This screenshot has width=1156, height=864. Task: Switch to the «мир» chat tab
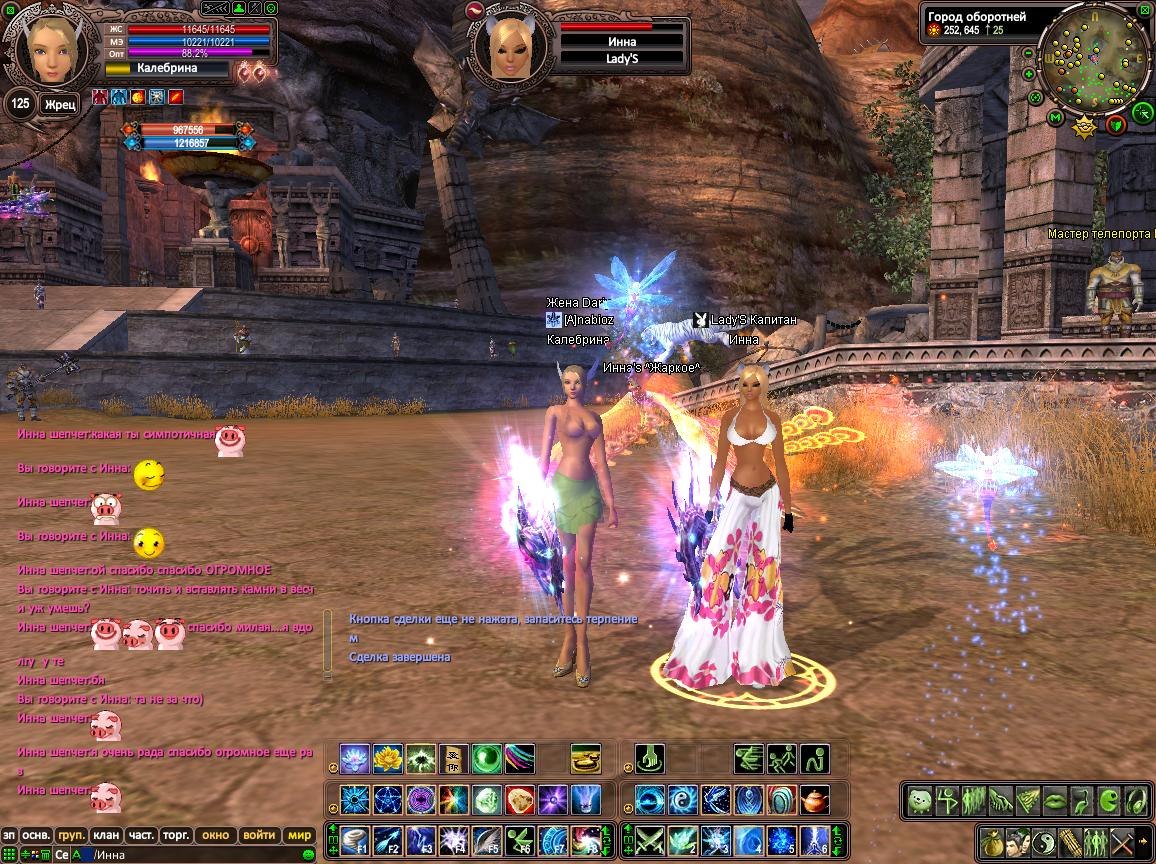tap(299, 835)
